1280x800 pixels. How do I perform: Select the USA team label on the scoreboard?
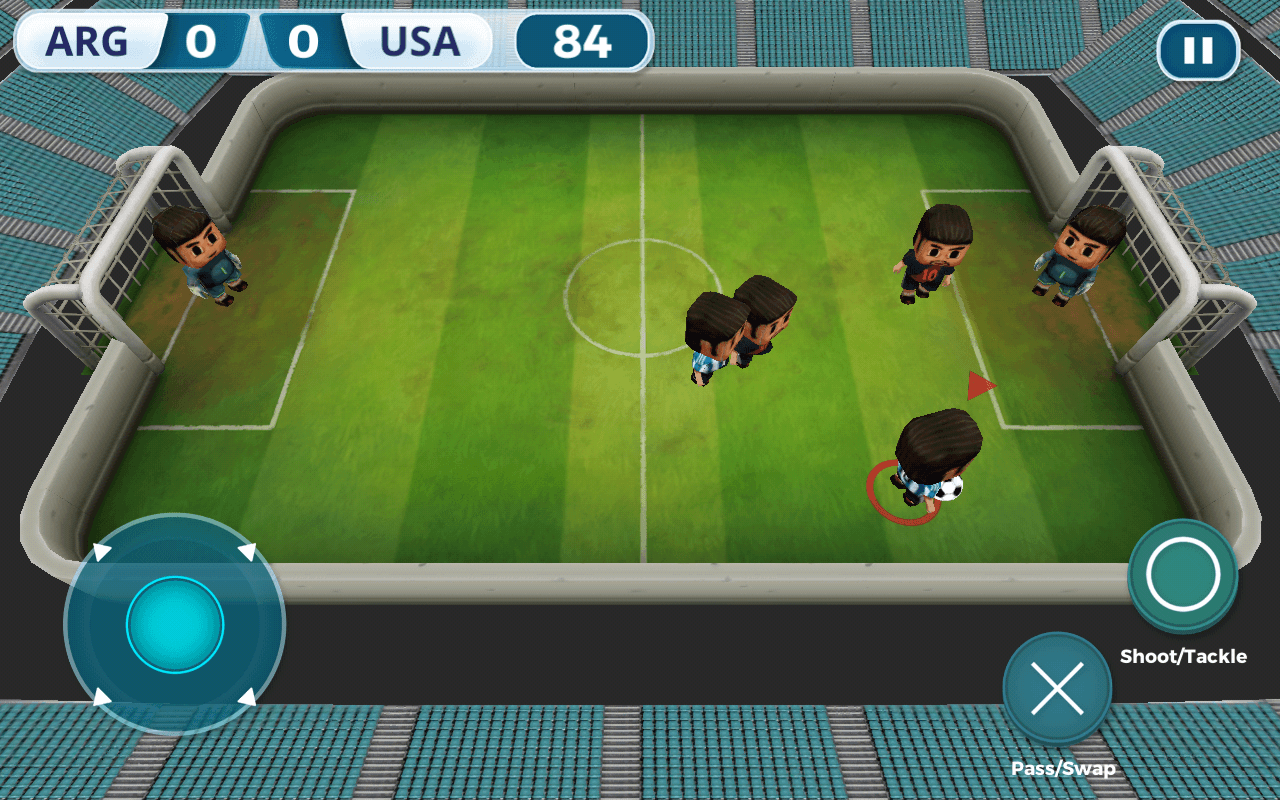pyautogui.click(x=421, y=42)
